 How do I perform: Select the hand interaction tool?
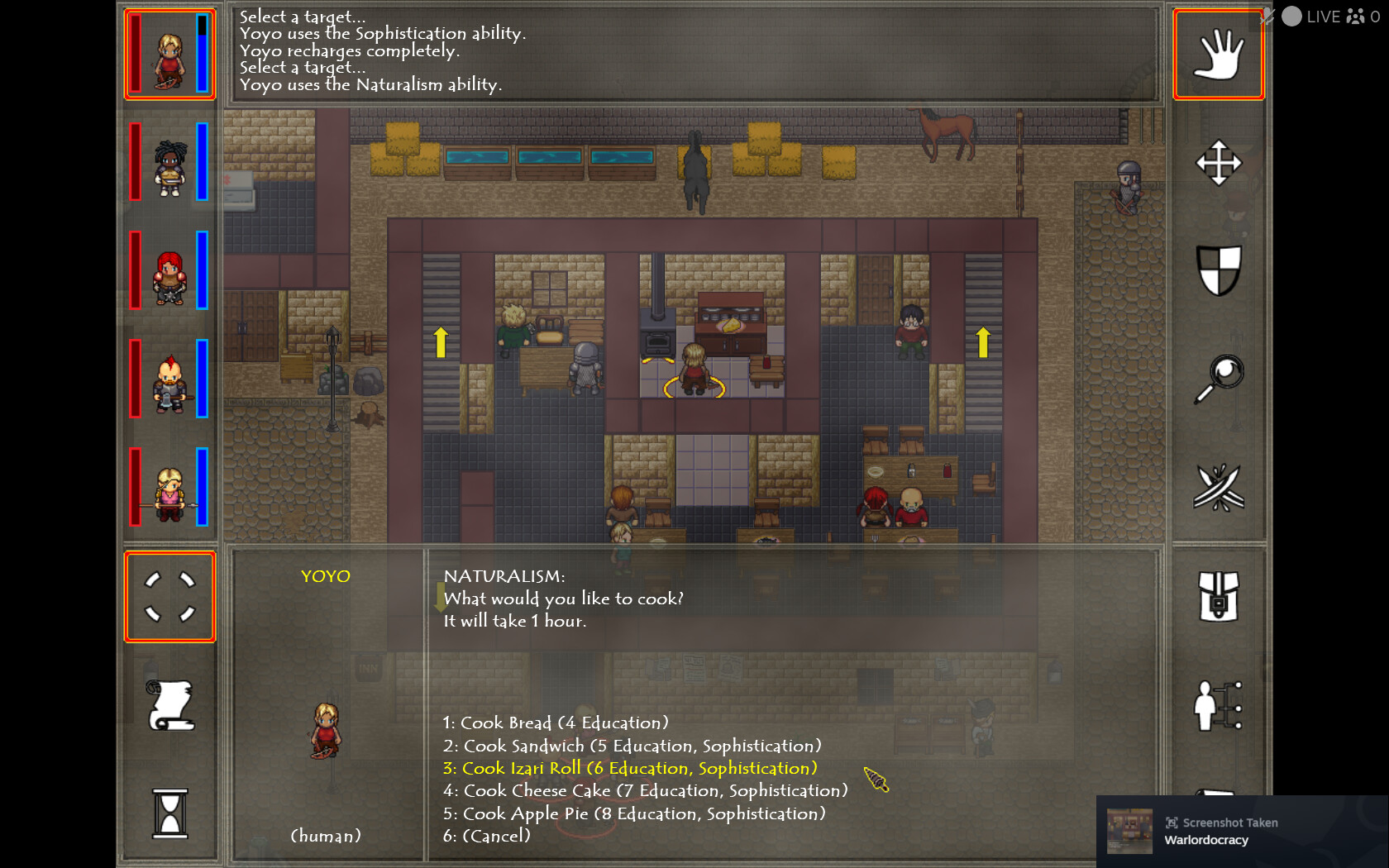(1218, 54)
